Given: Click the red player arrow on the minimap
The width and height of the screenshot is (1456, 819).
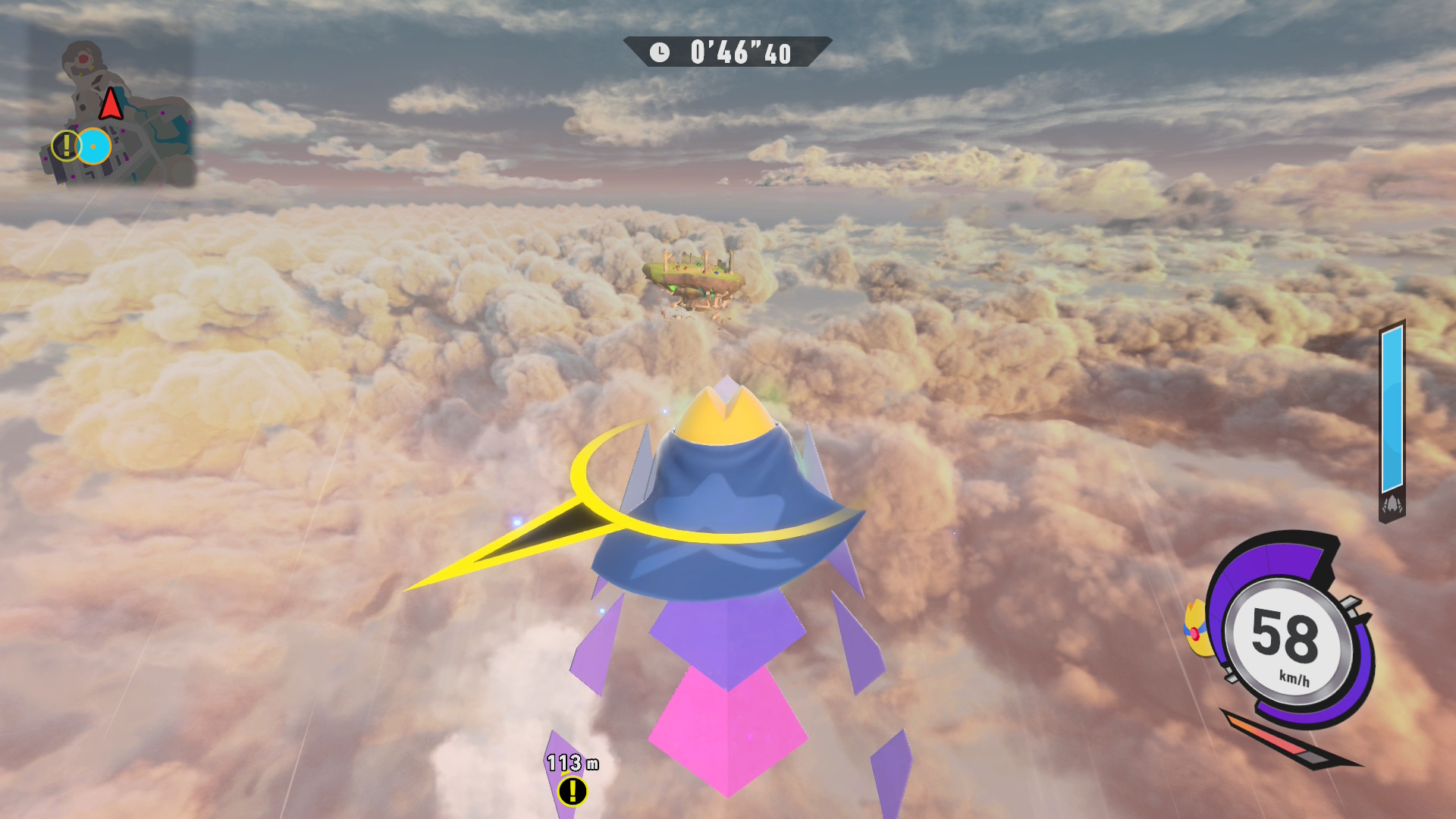Looking at the screenshot, I should pyautogui.click(x=111, y=104).
